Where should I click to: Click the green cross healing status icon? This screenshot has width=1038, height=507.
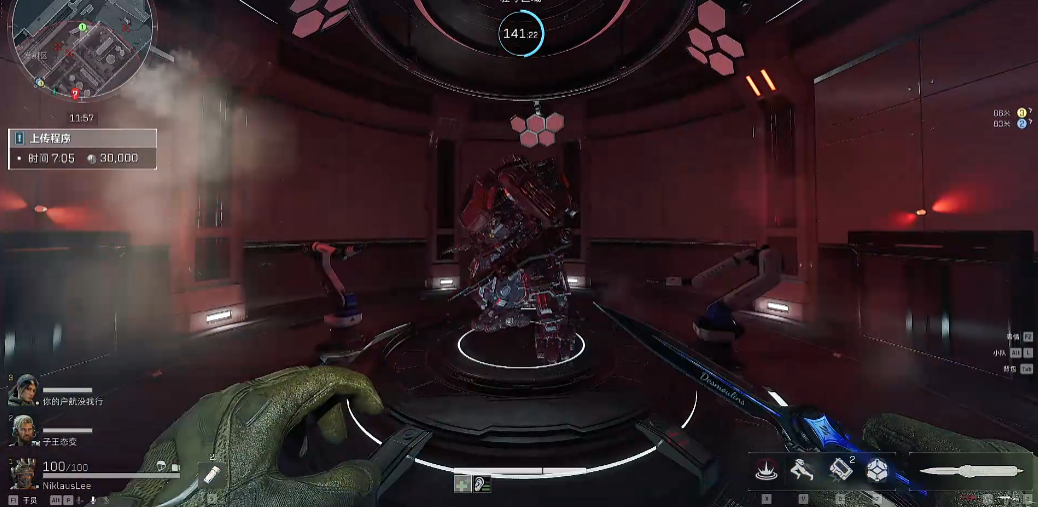pos(462,483)
